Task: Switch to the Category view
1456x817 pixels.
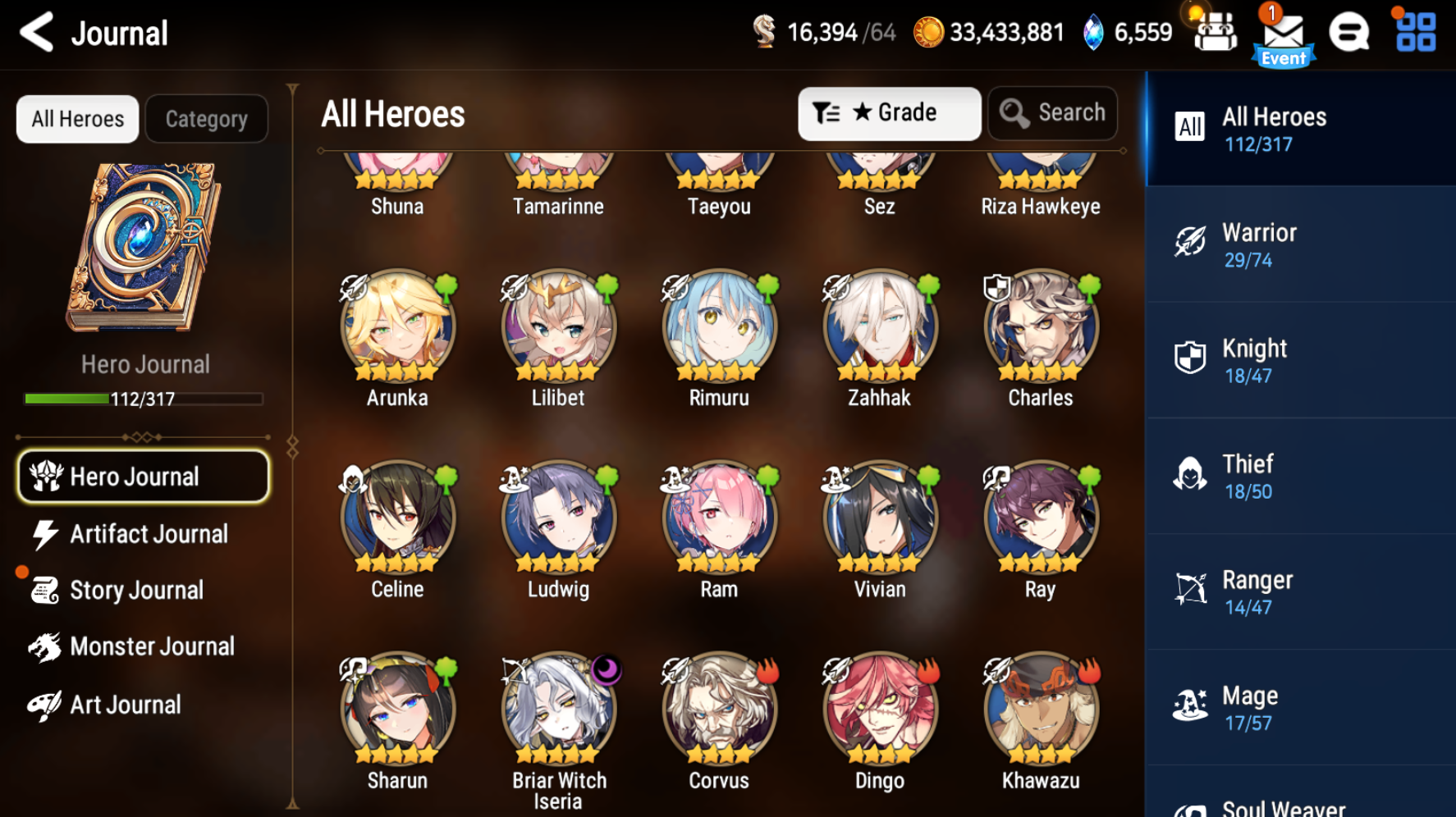Action: tap(206, 118)
